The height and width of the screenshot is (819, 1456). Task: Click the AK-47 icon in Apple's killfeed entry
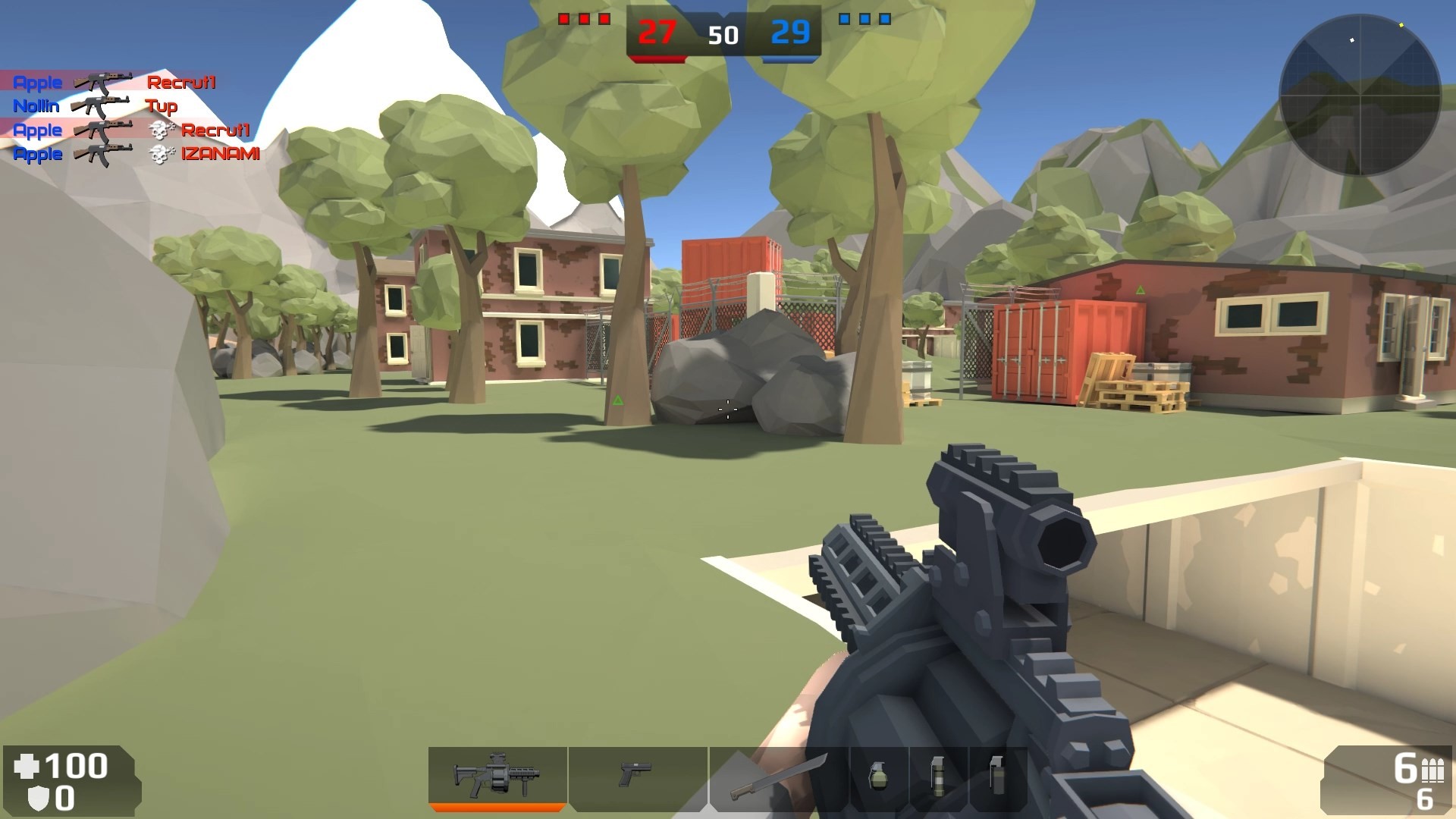tap(104, 82)
